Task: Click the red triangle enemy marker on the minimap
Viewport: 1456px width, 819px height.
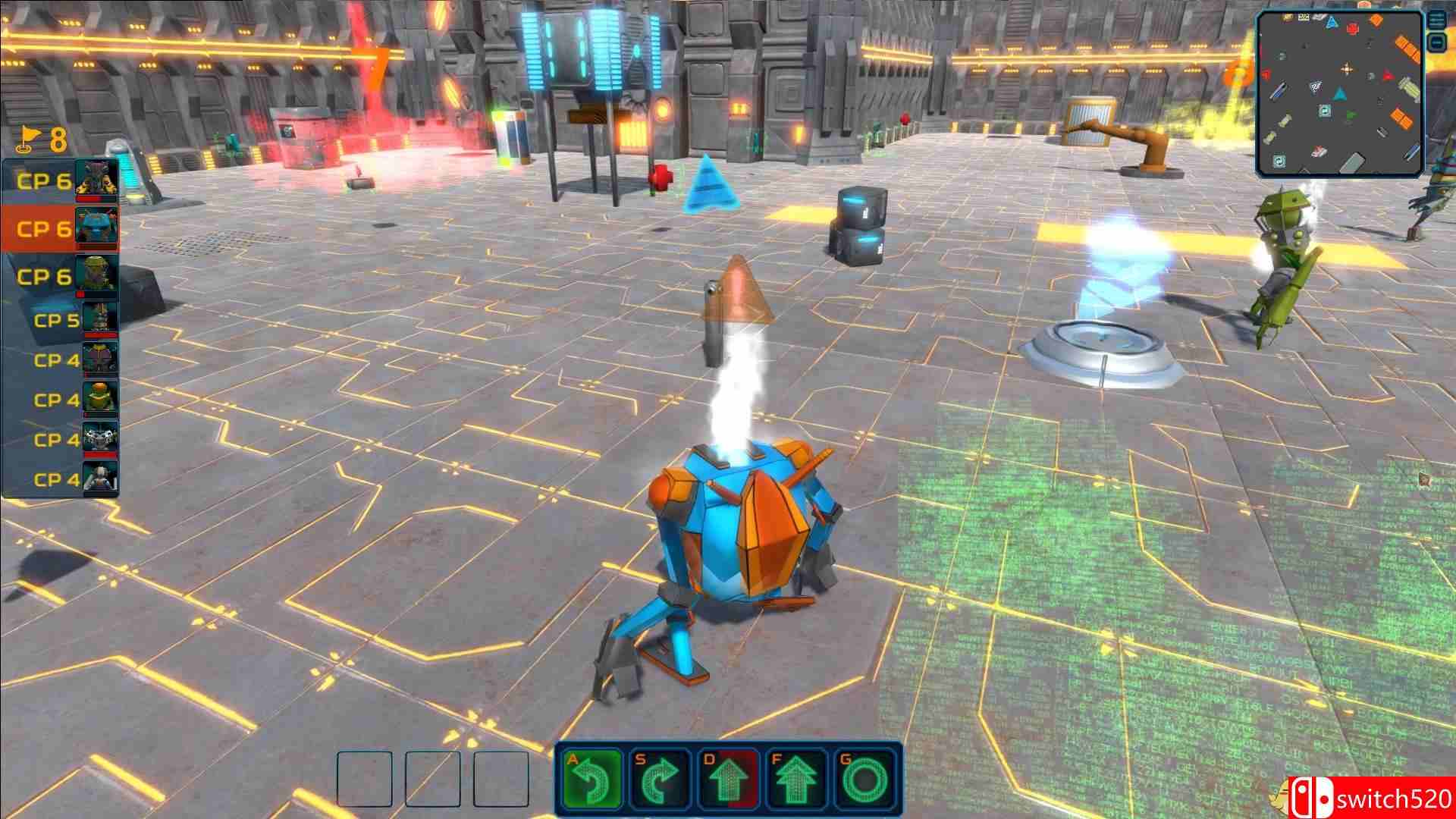Action: click(x=1388, y=76)
